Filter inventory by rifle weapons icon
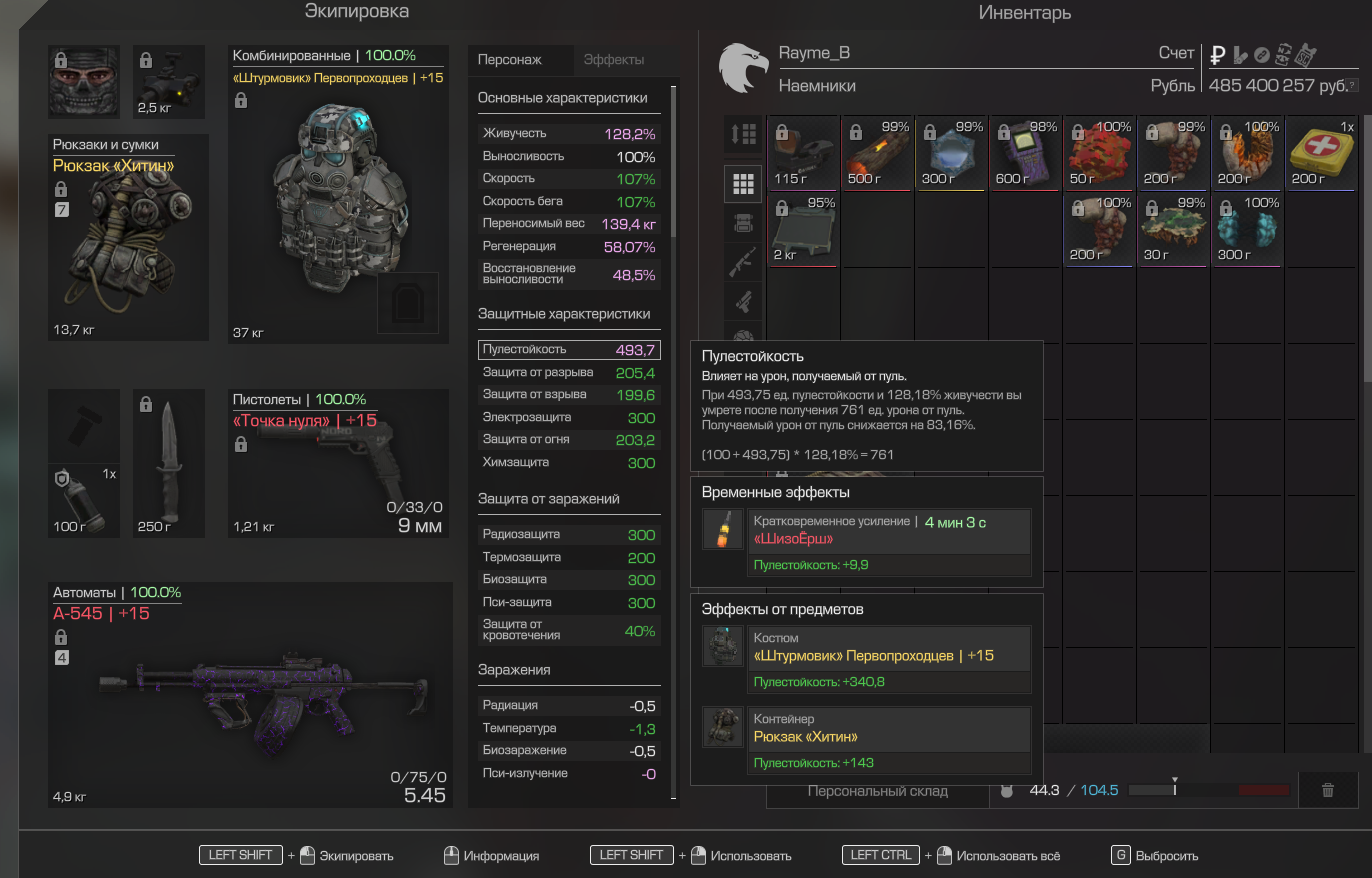 [742, 262]
